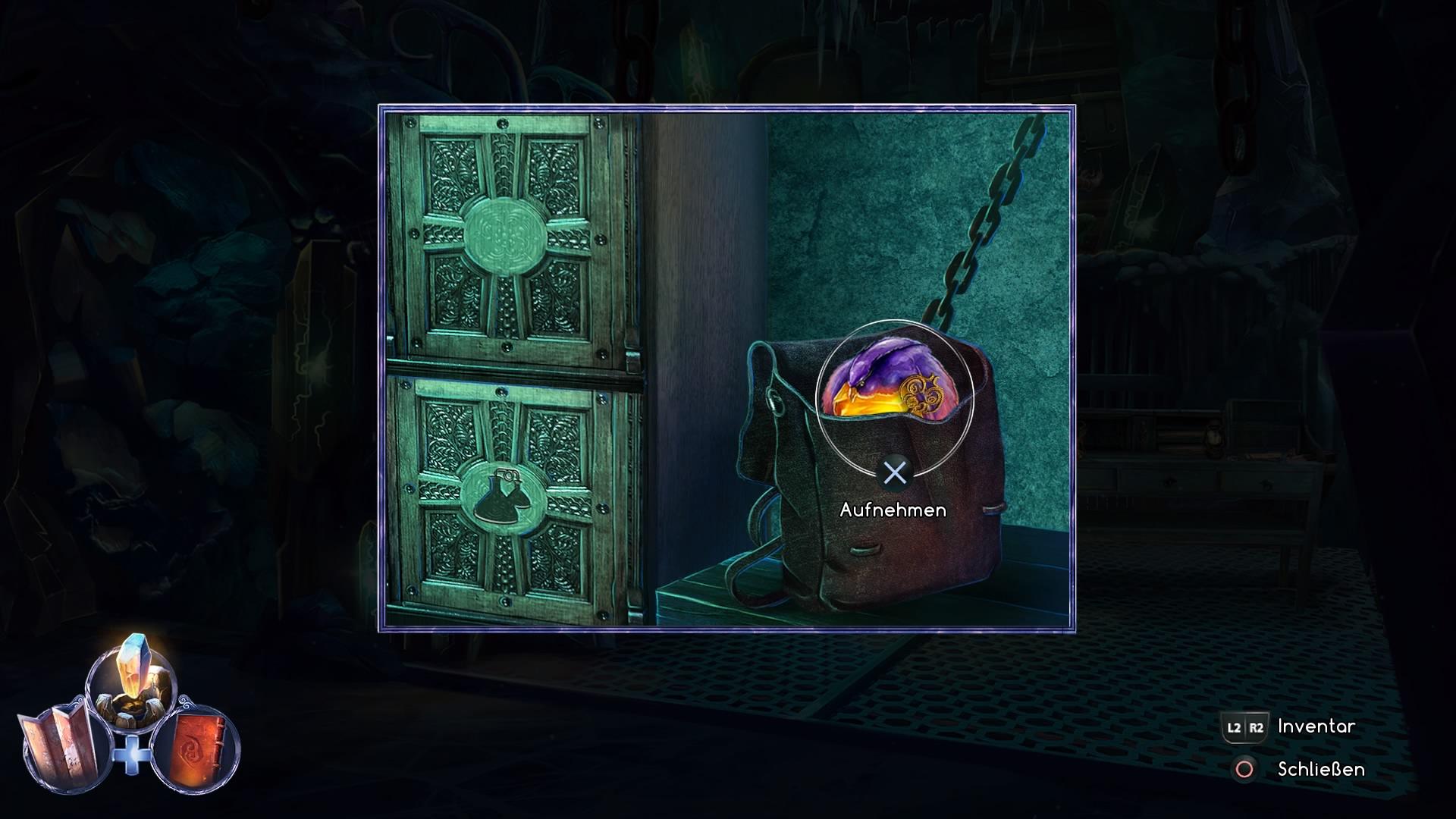1456x819 pixels.
Task: Open the Inventar label
Action: [1316, 726]
